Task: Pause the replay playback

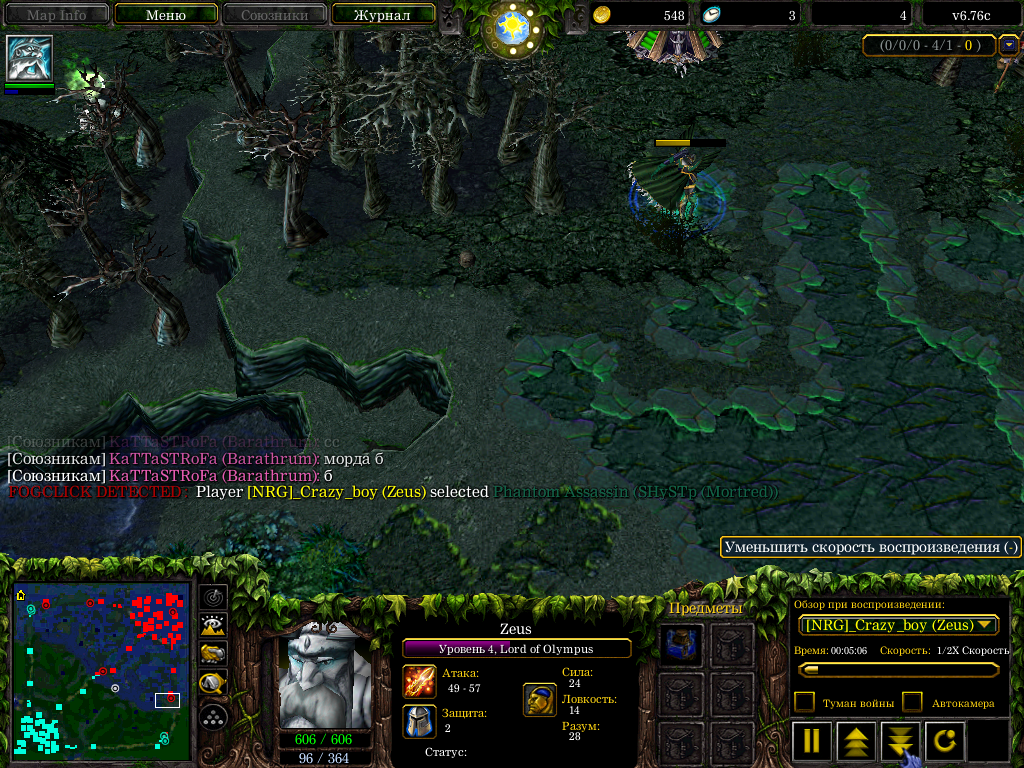Action: click(811, 741)
